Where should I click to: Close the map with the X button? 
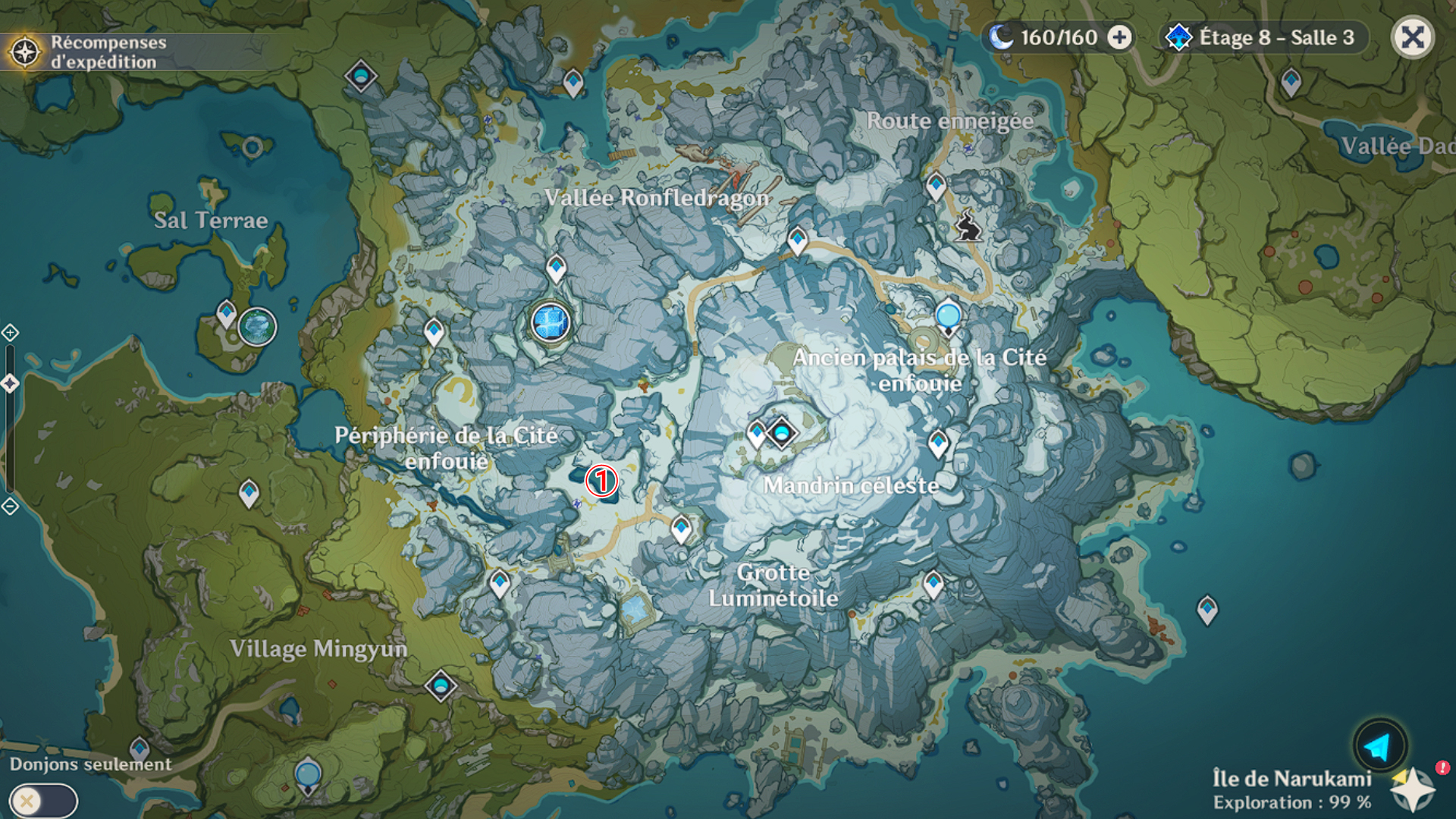tap(1412, 37)
